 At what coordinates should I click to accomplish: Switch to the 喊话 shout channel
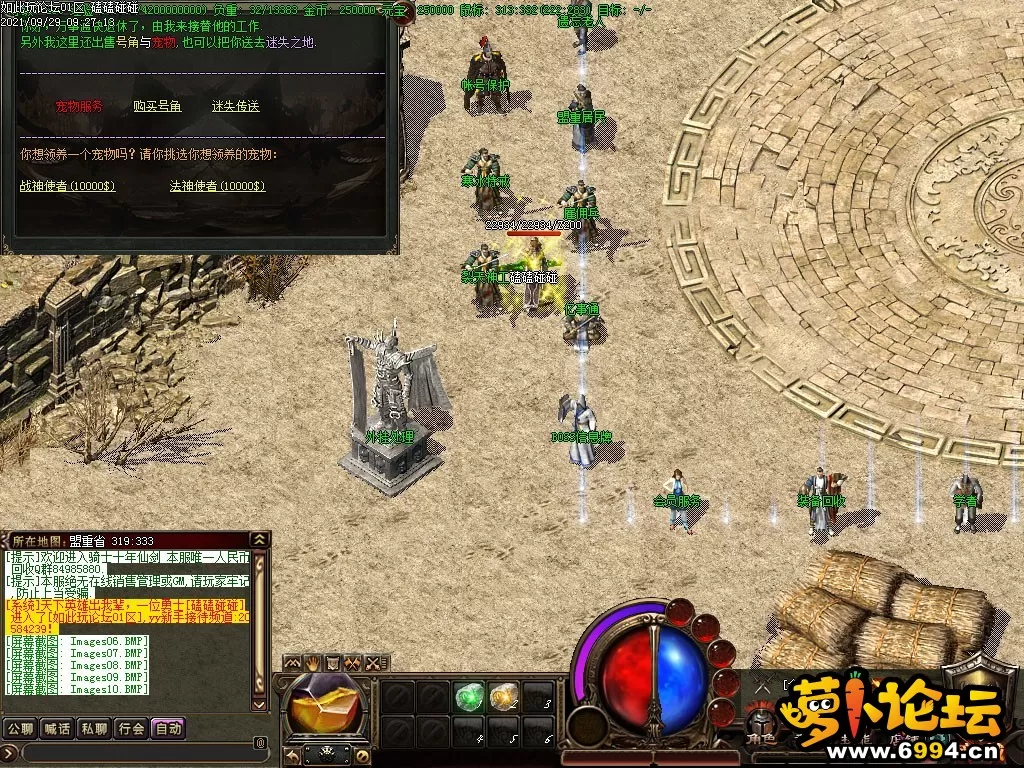coord(56,728)
